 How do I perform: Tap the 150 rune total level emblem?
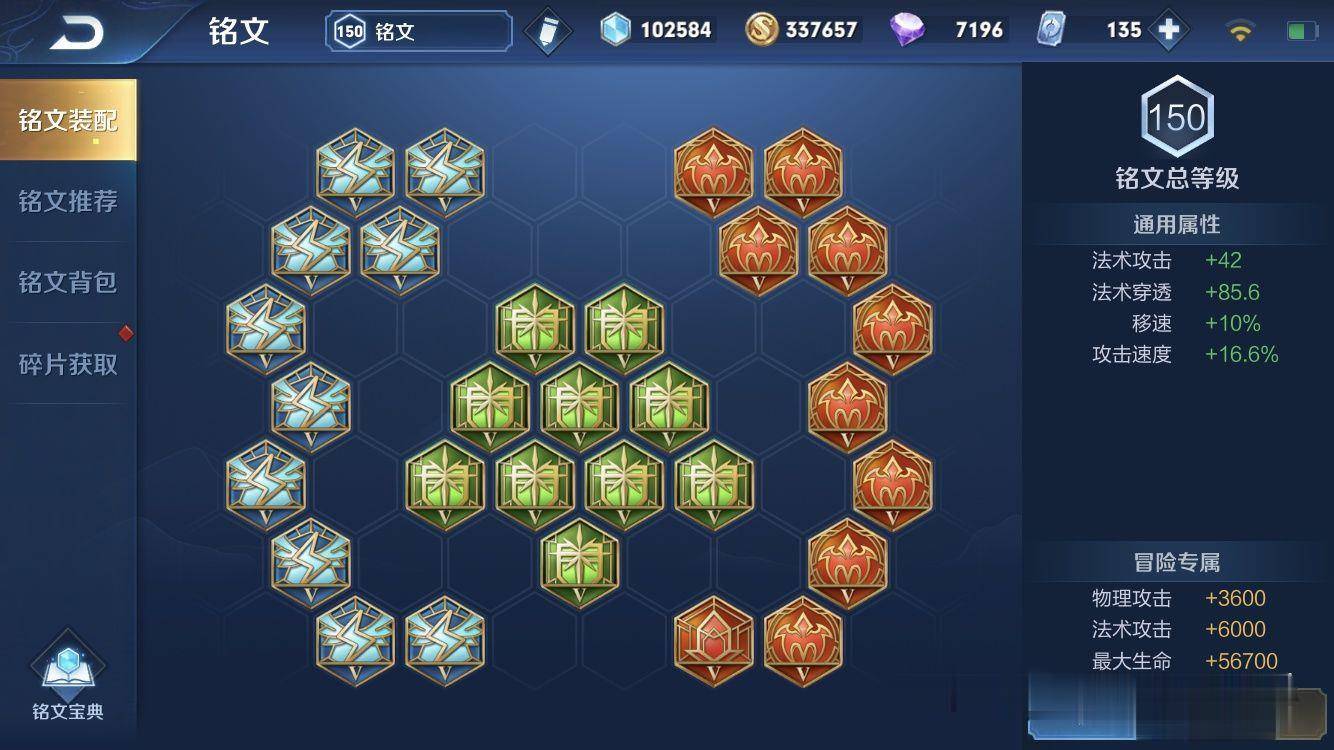1177,115
